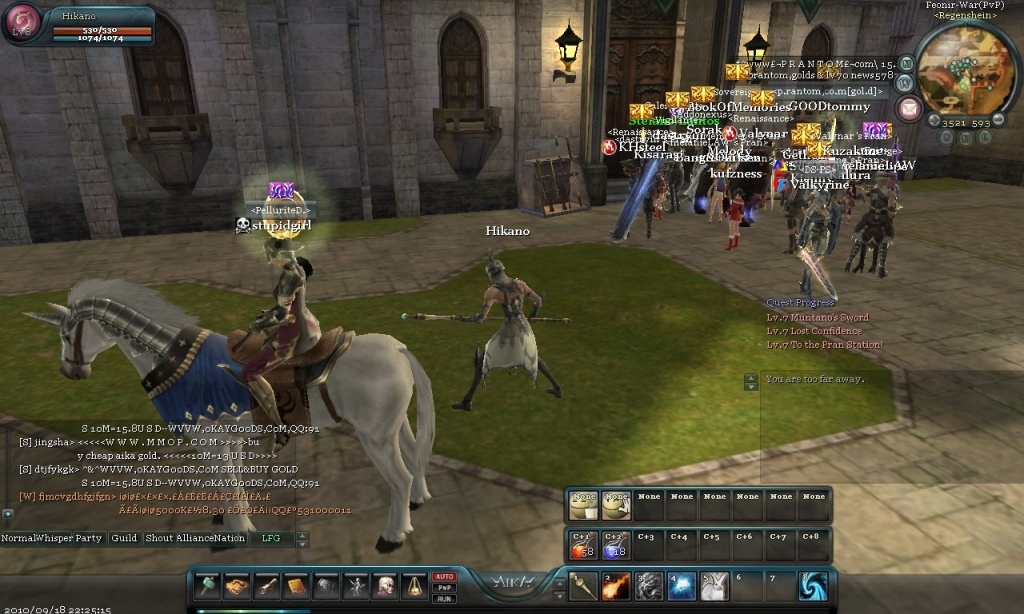Toggle the RUN movement button

point(445,597)
